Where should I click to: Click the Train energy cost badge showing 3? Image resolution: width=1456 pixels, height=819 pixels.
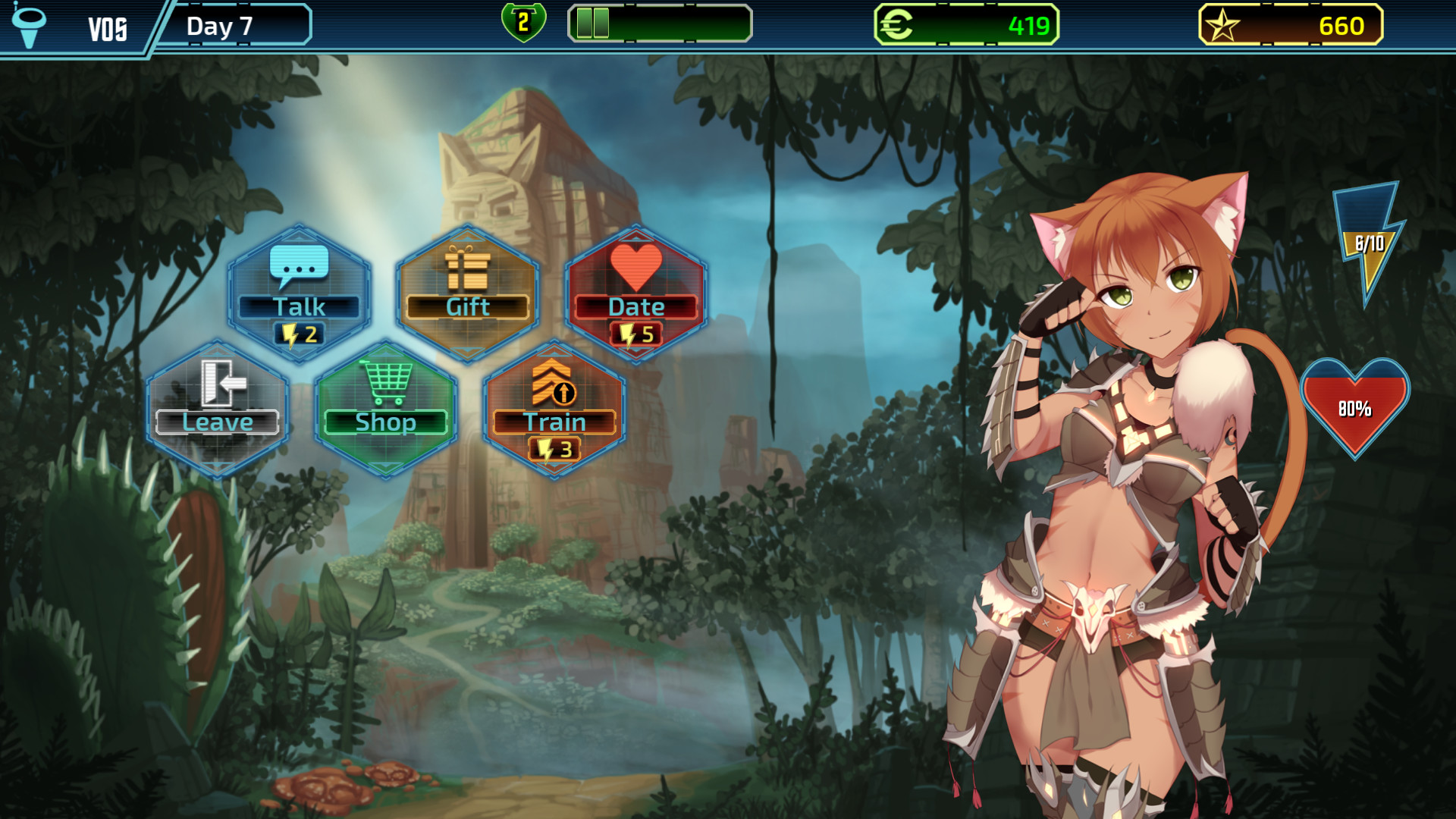(554, 449)
